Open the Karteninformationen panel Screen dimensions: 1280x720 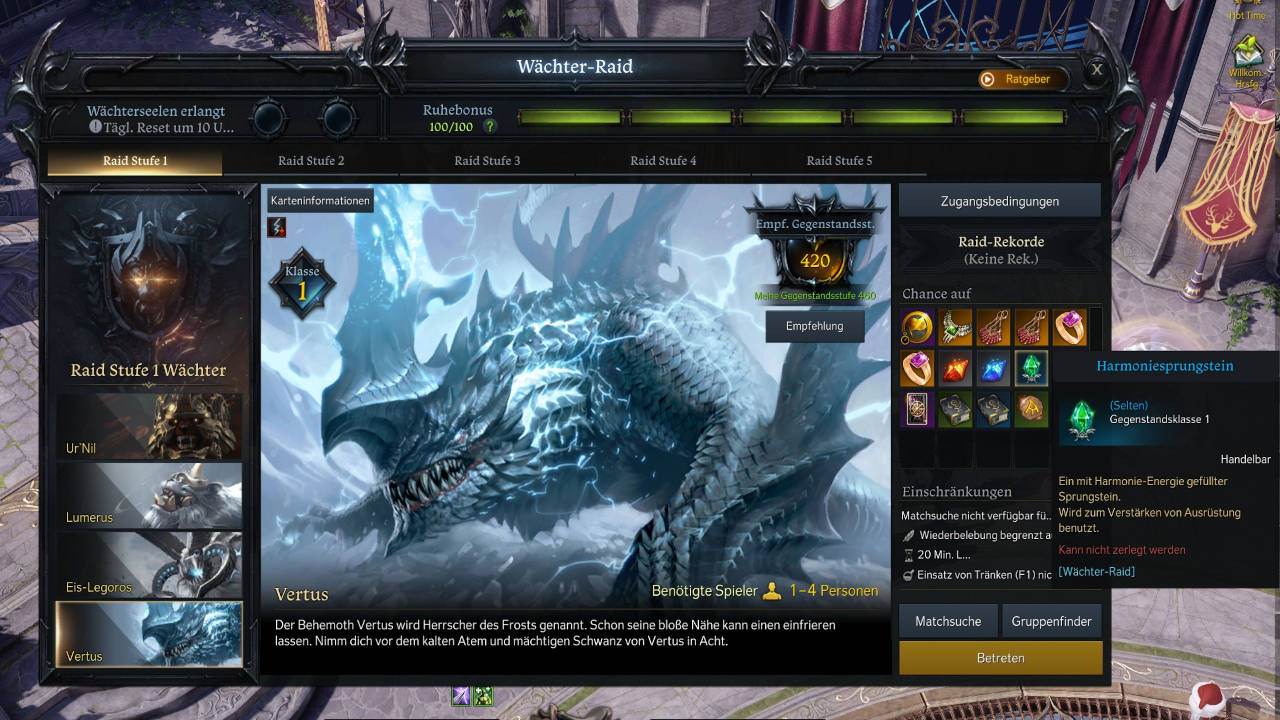[x=320, y=201]
